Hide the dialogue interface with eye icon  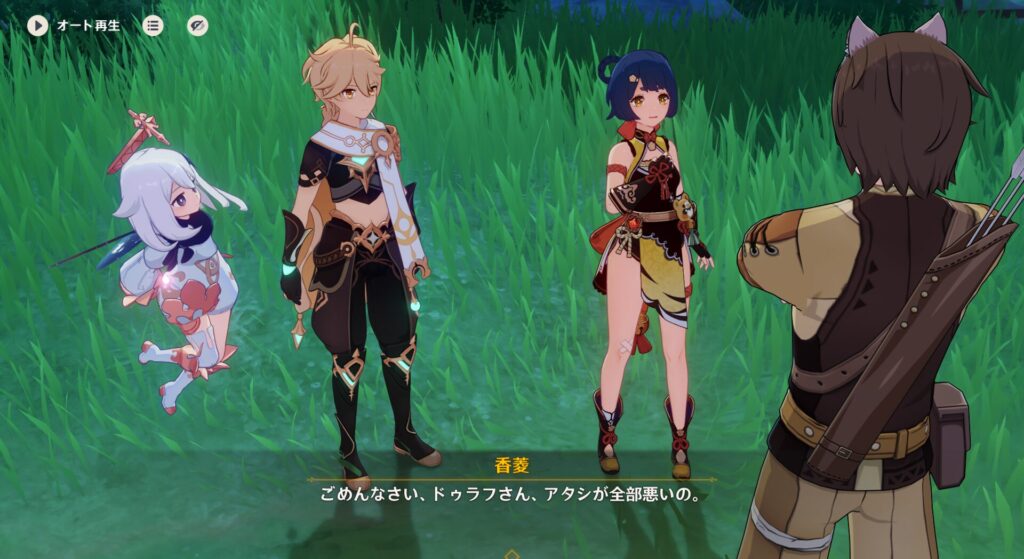[198, 25]
